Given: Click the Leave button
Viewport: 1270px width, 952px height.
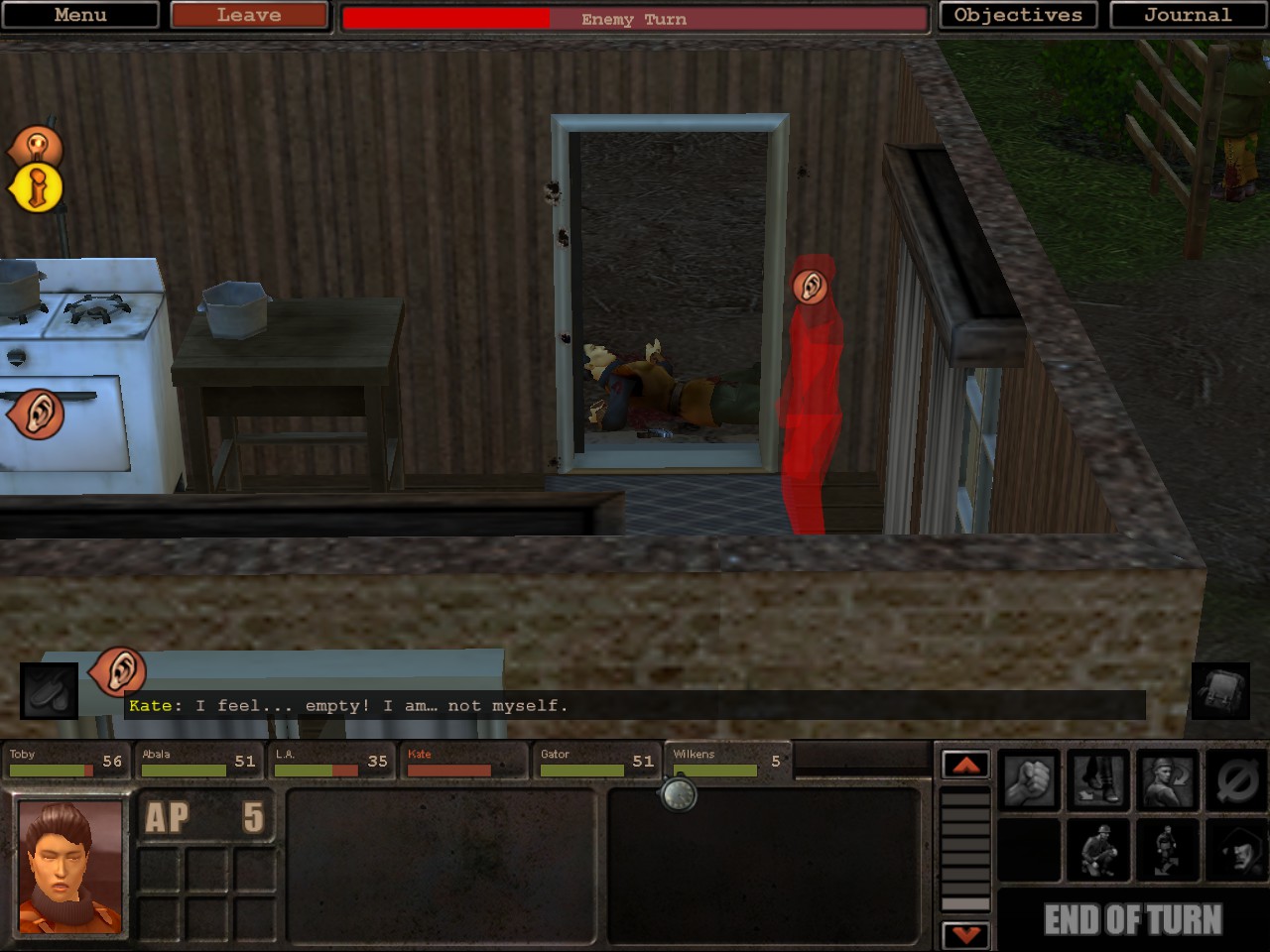Looking at the screenshot, I should point(248,15).
